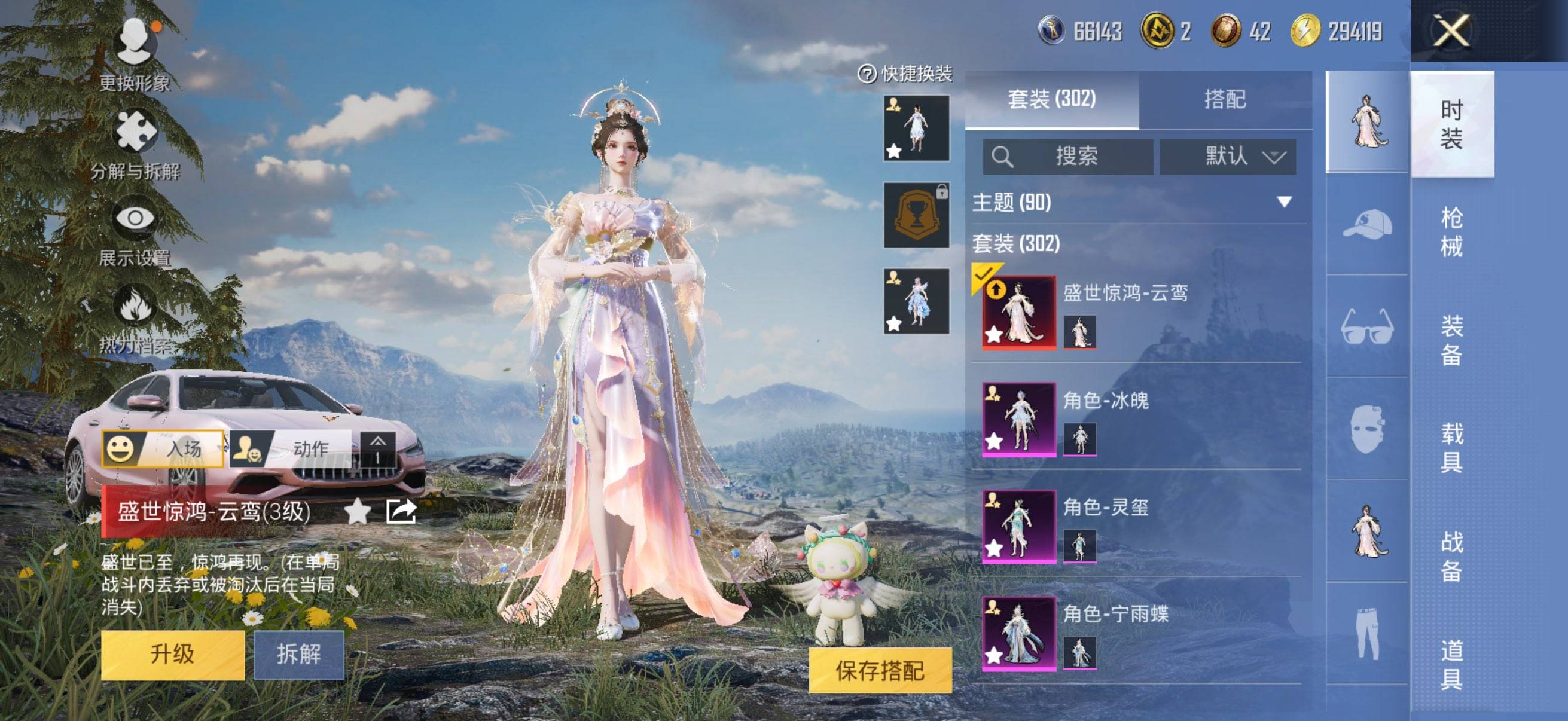
Task: Switch to the 枪械 weapons category
Action: coord(1451,232)
